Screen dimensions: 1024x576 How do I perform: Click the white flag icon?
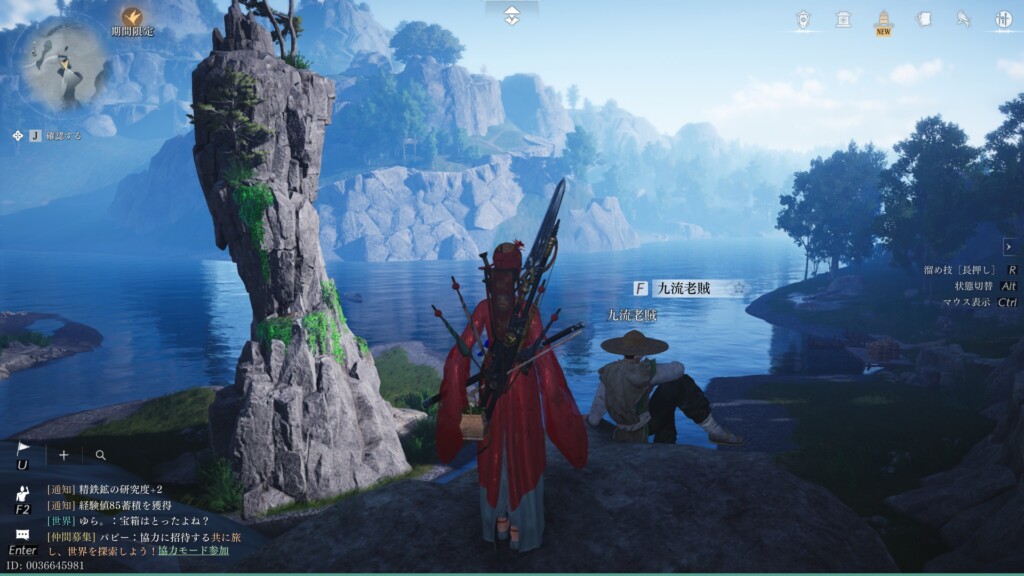click(x=22, y=450)
